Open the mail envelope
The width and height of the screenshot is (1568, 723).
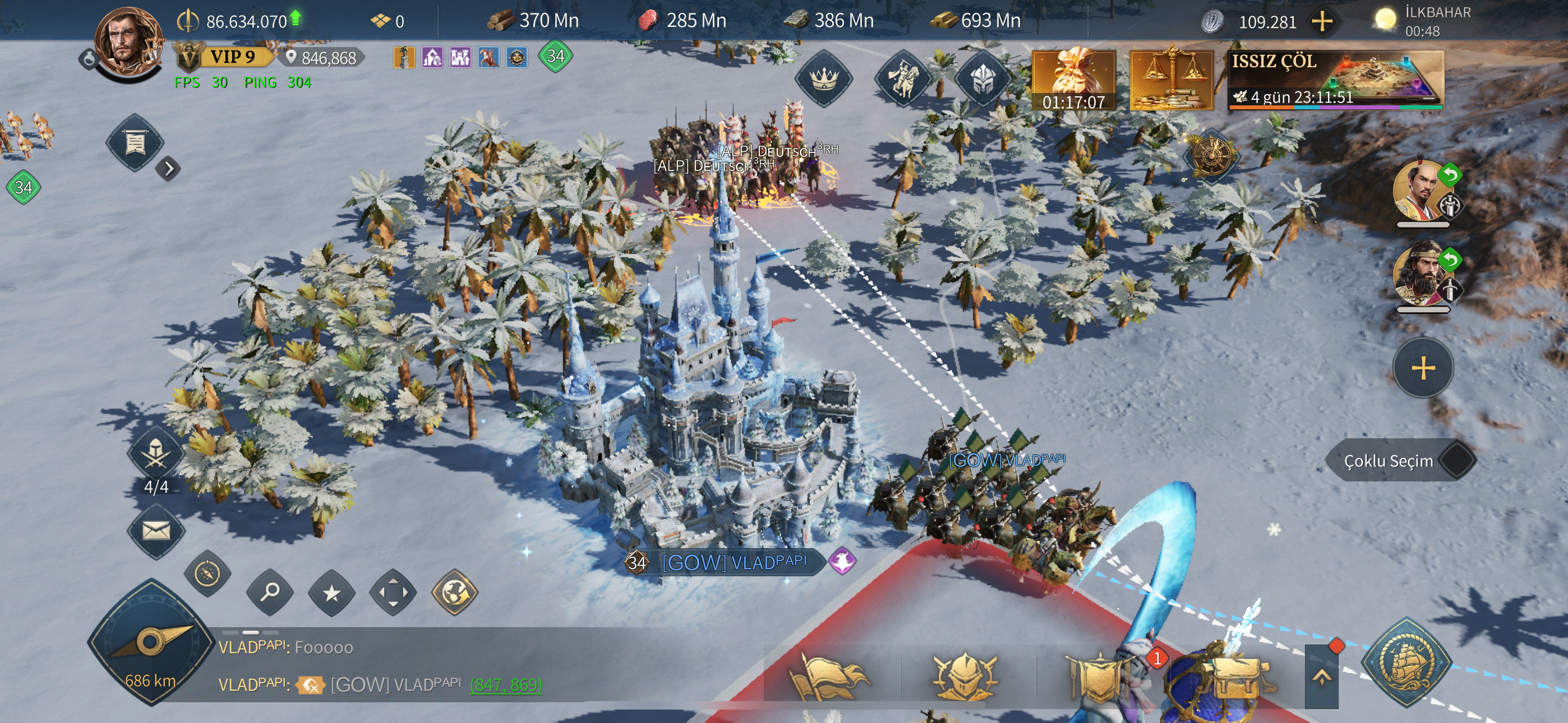pyautogui.click(x=156, y=531)
